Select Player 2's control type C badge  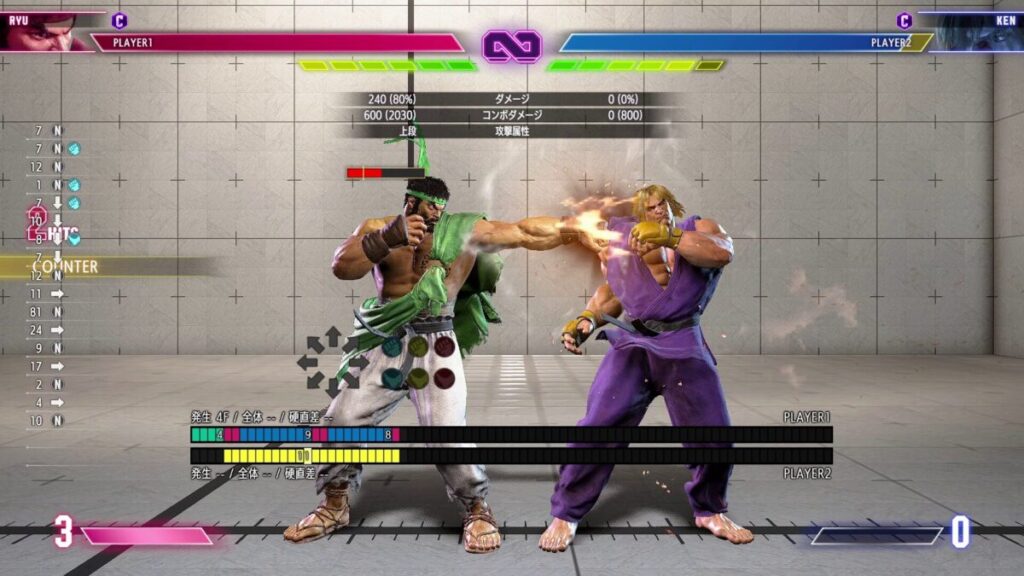click(x=904, y=20)
